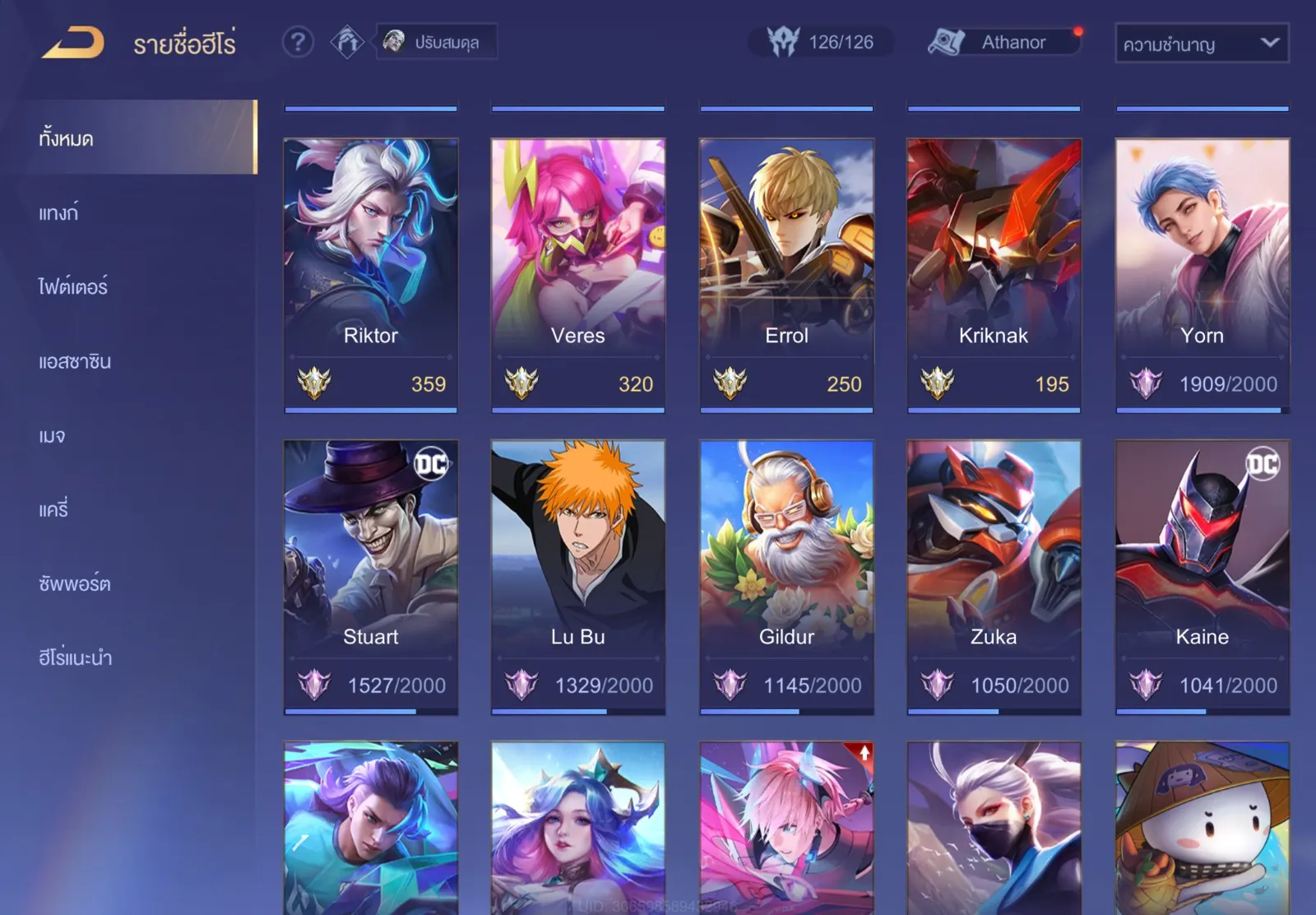Switch to the ไฟต์เตอร์ fighter tab

click(73, 287)
